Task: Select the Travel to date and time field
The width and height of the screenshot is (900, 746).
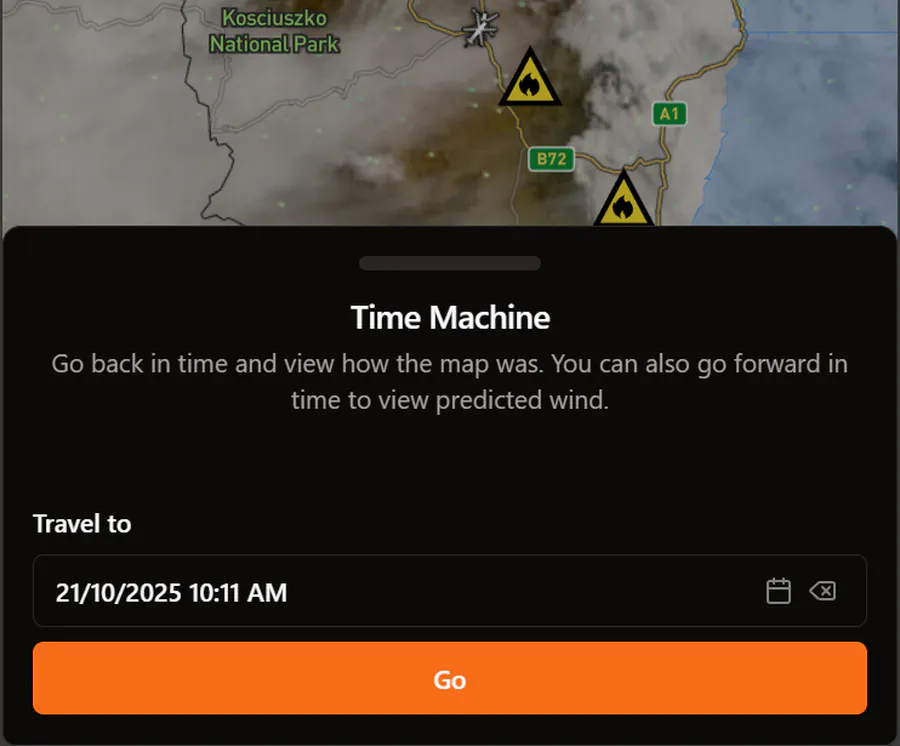Action: click(380, 592)
